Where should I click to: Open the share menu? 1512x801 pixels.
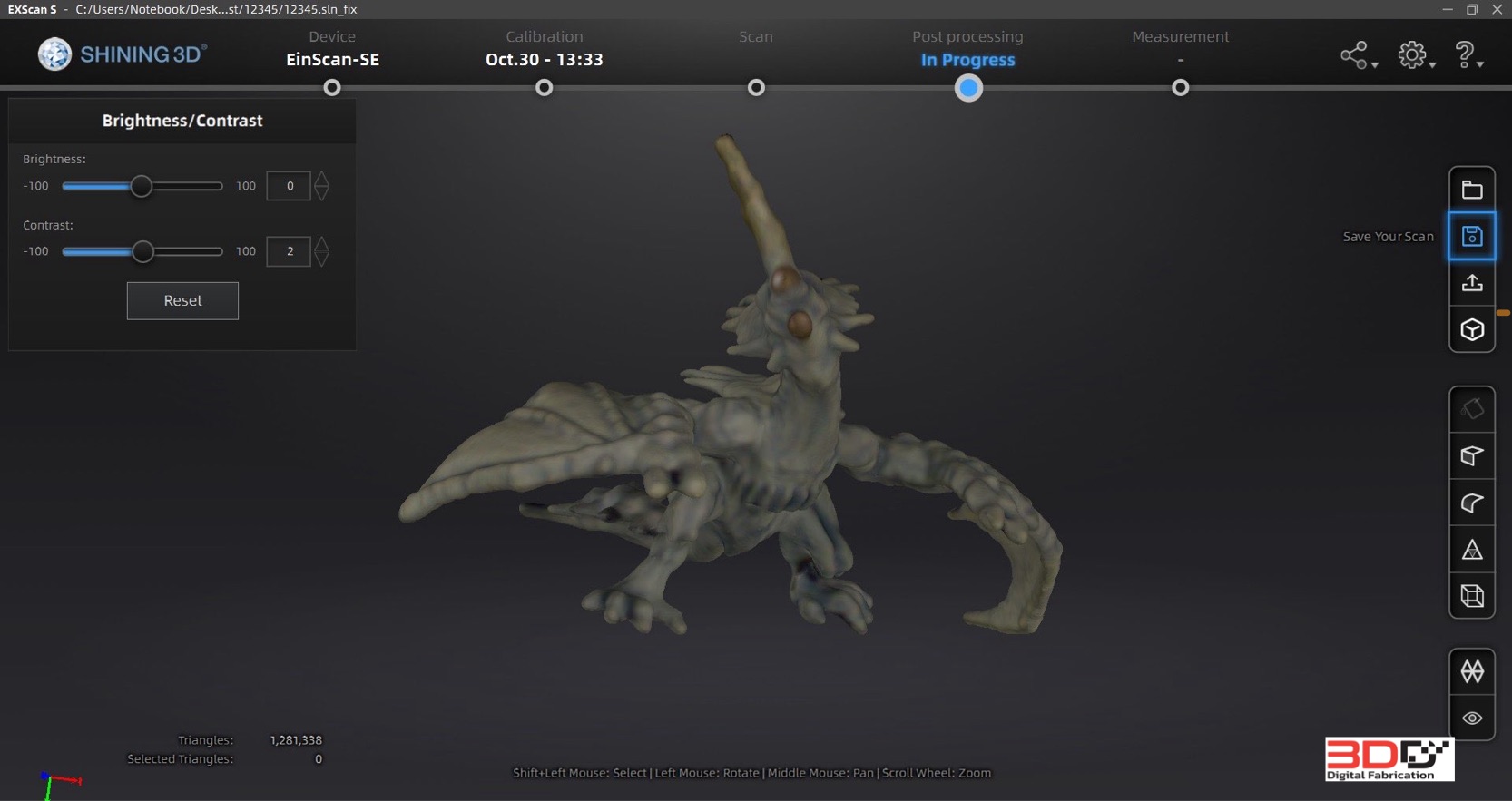click(1355, 54)
